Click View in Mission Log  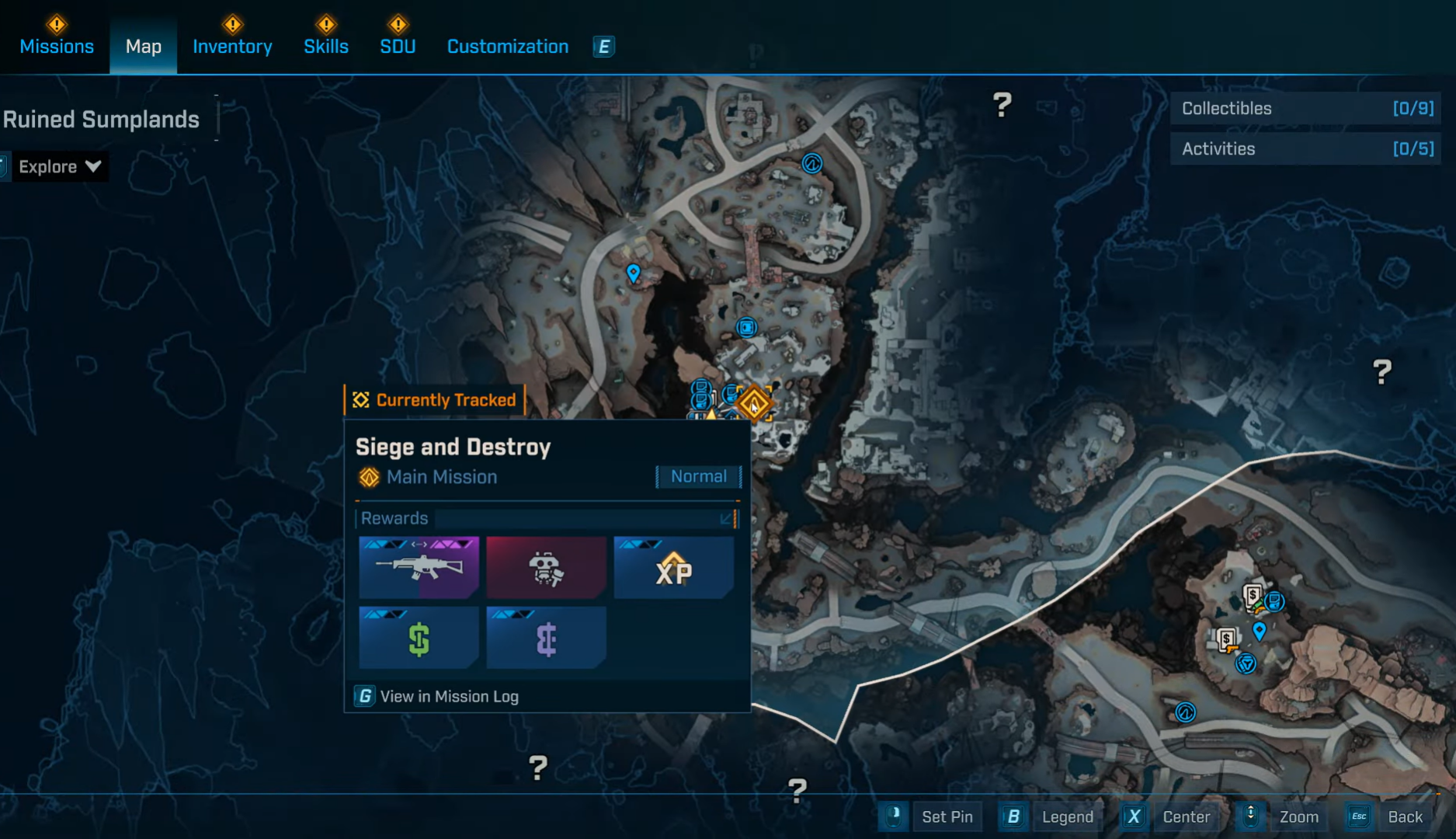point(437,697)
